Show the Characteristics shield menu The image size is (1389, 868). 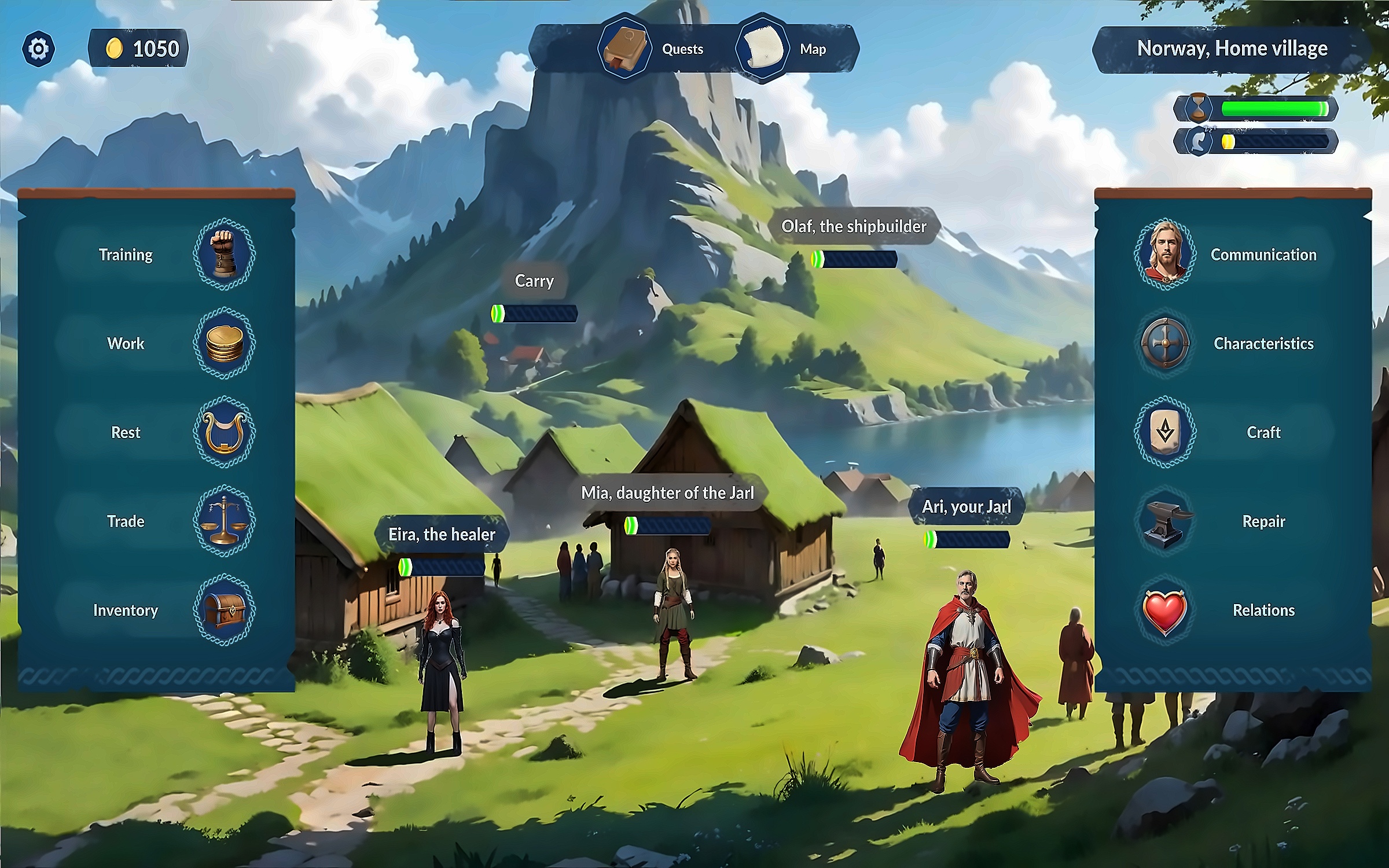[x=1165, y=344]
